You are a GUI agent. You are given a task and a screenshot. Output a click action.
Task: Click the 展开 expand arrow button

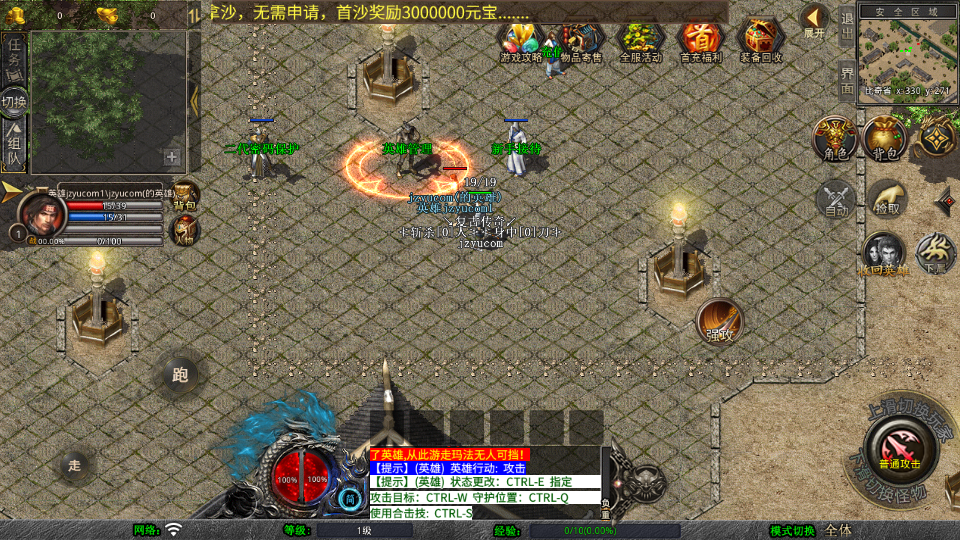(815, 20)
